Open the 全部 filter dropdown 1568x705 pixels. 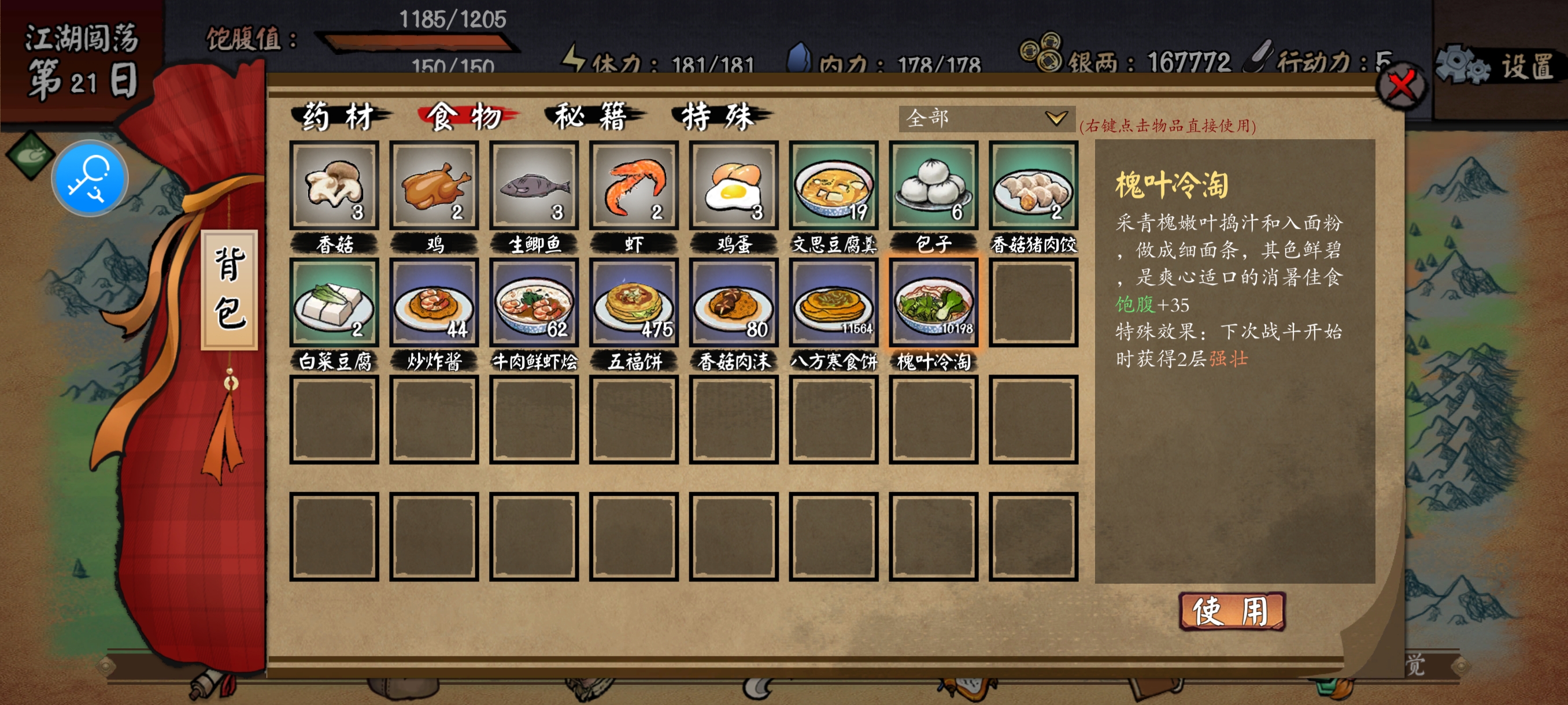tap(986, 118)
